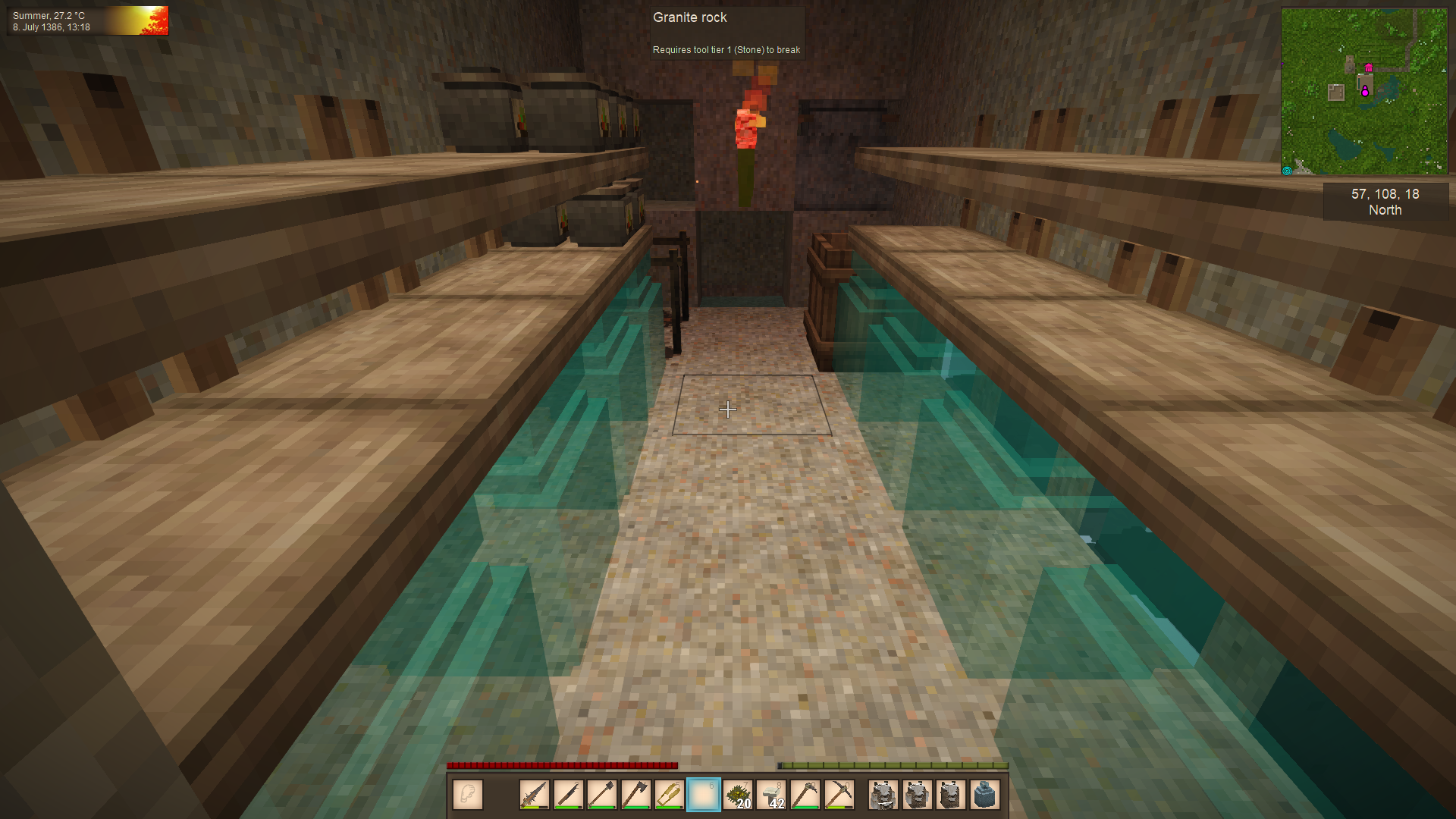Click the highlighted empty hotbar slot 6
This screenshot has height=819, width=1456.
click(703, 795)
